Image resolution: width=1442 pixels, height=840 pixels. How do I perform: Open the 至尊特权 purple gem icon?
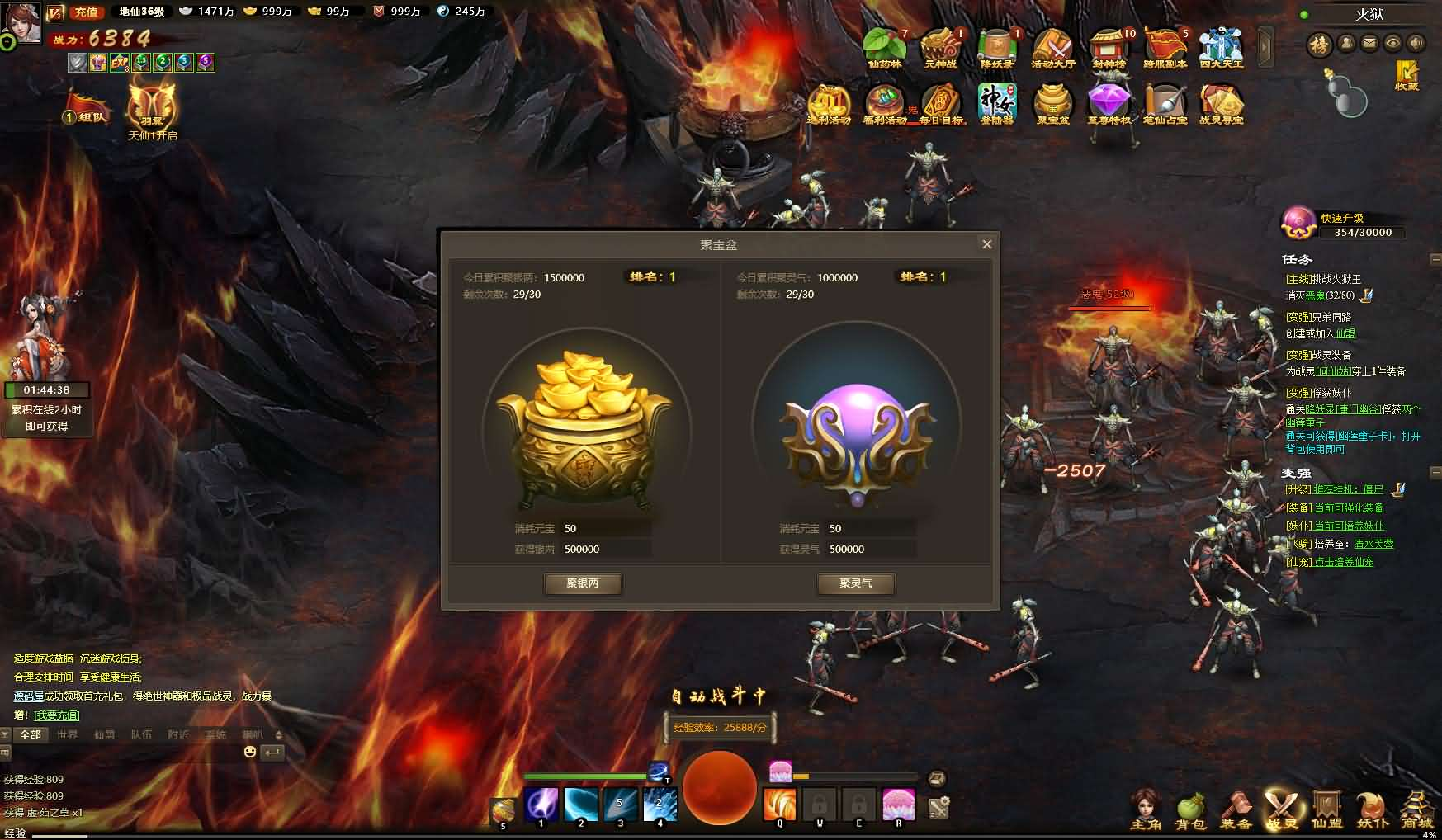1109,105
